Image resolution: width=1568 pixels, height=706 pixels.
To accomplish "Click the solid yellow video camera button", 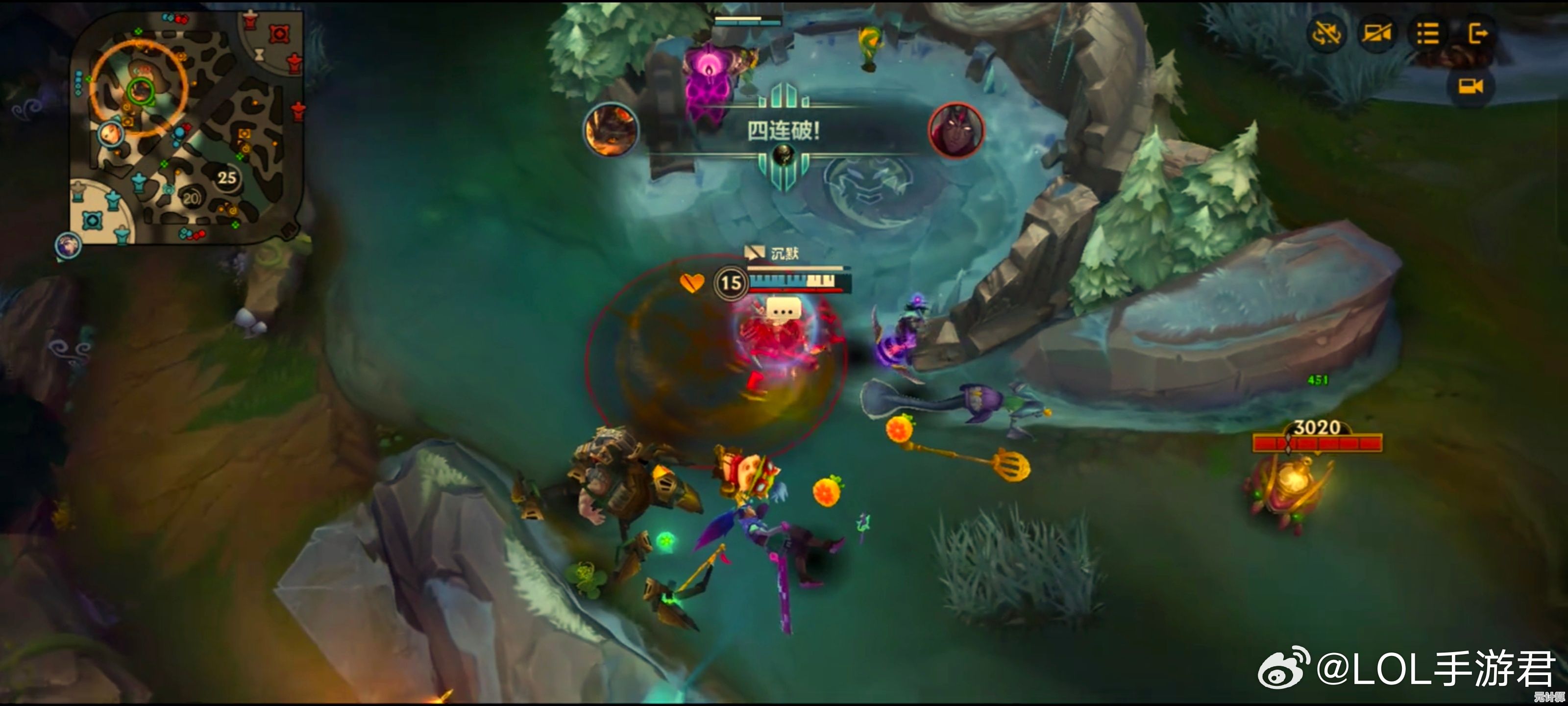I will [x=1470, y=86].
